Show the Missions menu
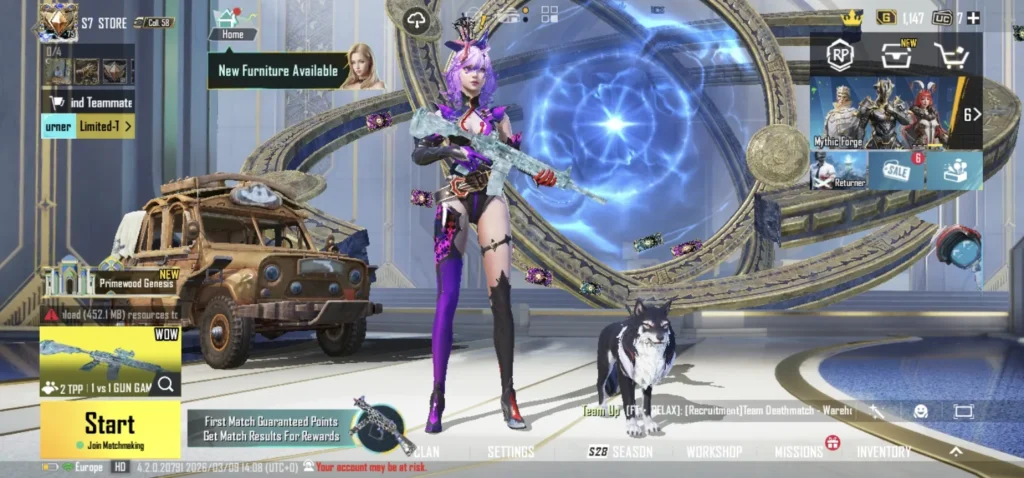Viewport: 1024px width, 478px height. pos(799,452)
